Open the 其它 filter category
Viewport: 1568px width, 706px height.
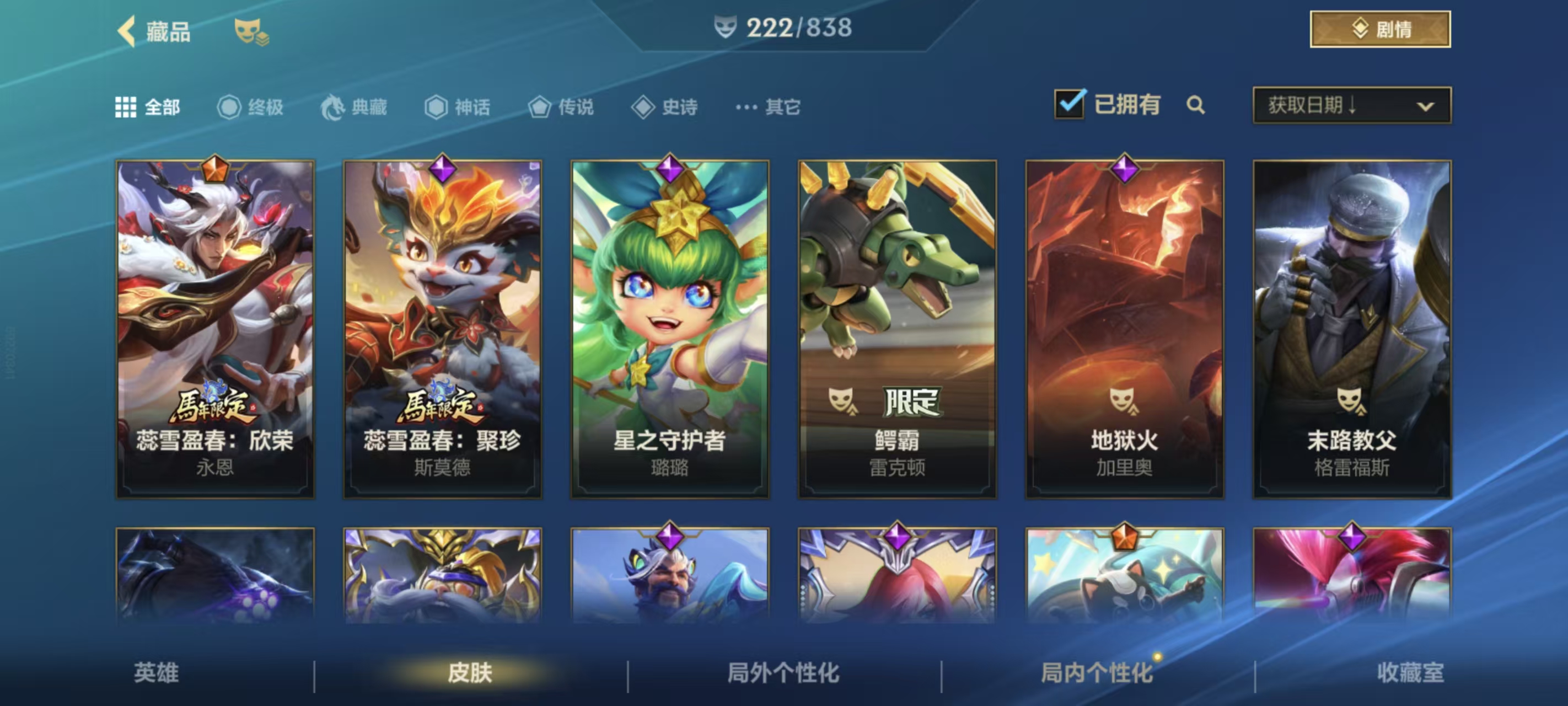pos(767,107)
